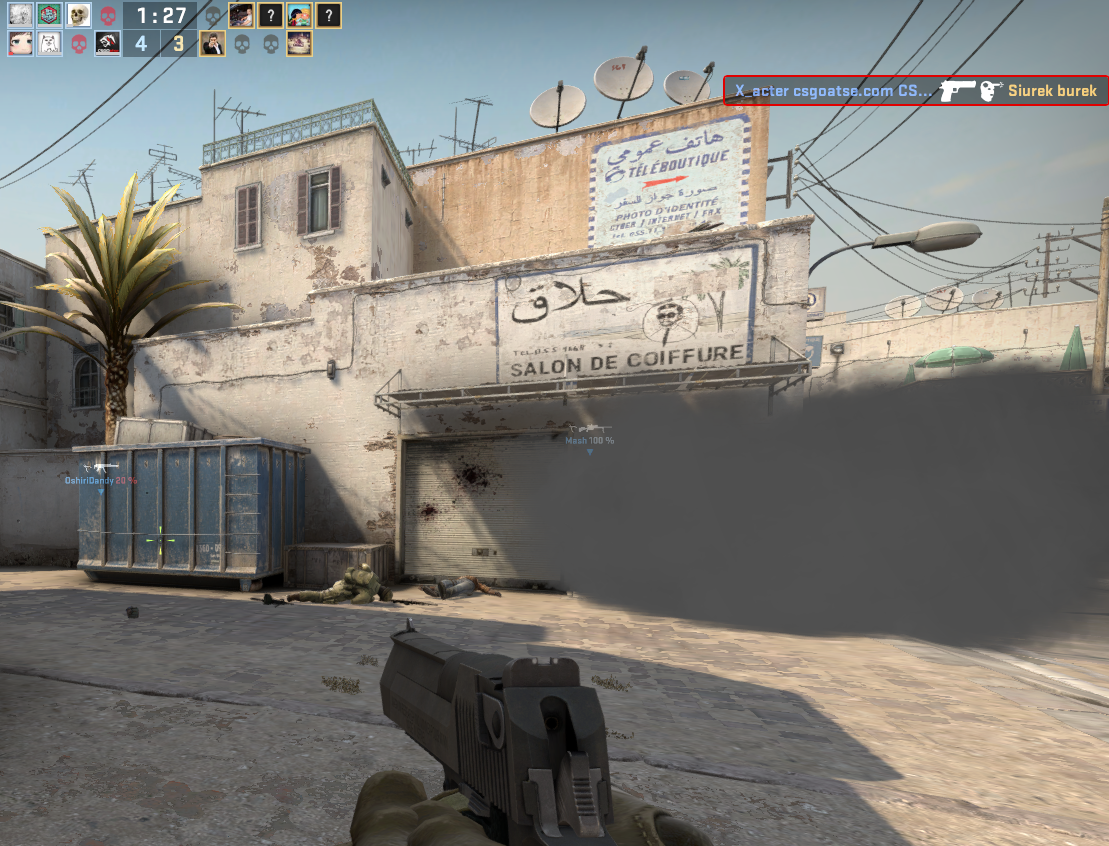The height and width of the screenshot is (846, 1109).
Task: Choose the red and green hexagon avatar
Action: pos(50,15)
